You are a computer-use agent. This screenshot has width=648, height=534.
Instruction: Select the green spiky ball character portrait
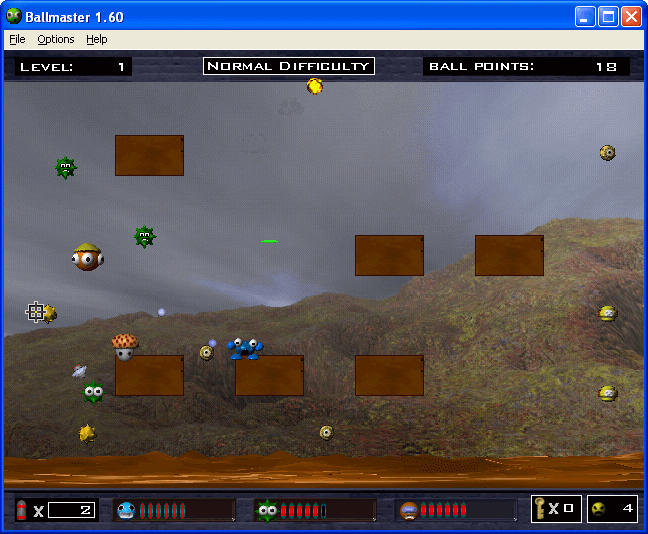tap(266, 511)
